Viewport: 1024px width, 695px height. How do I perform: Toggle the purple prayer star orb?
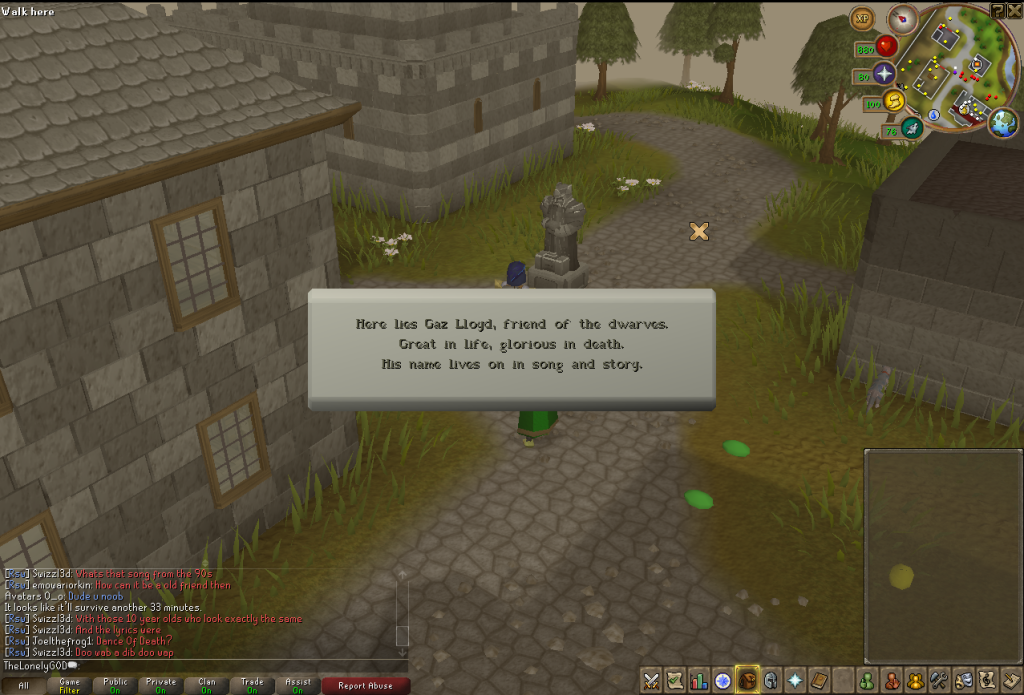[x=885, y=74]
